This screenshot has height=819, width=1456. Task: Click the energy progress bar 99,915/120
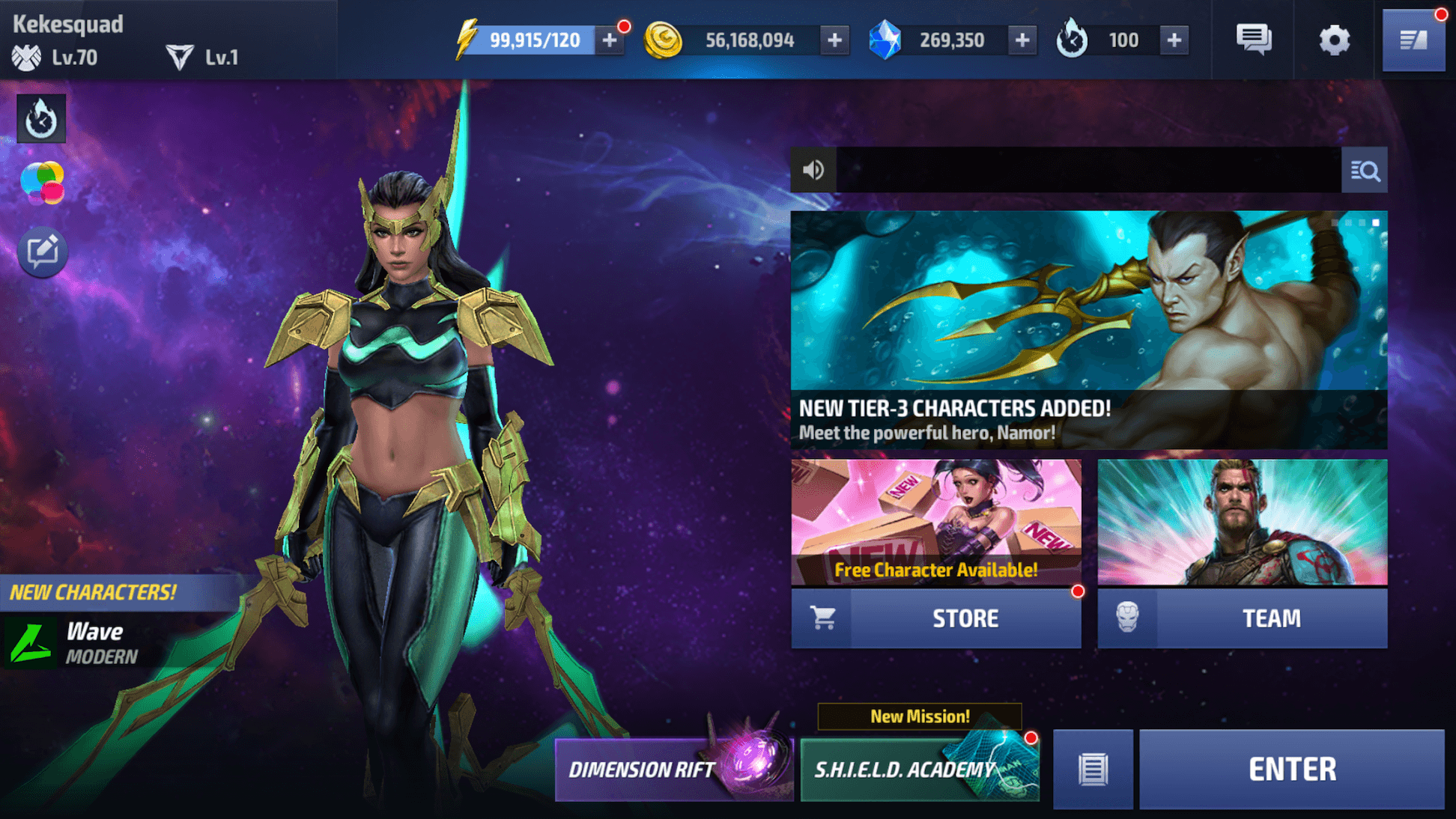pyautogui.click(x=536, y=40)
